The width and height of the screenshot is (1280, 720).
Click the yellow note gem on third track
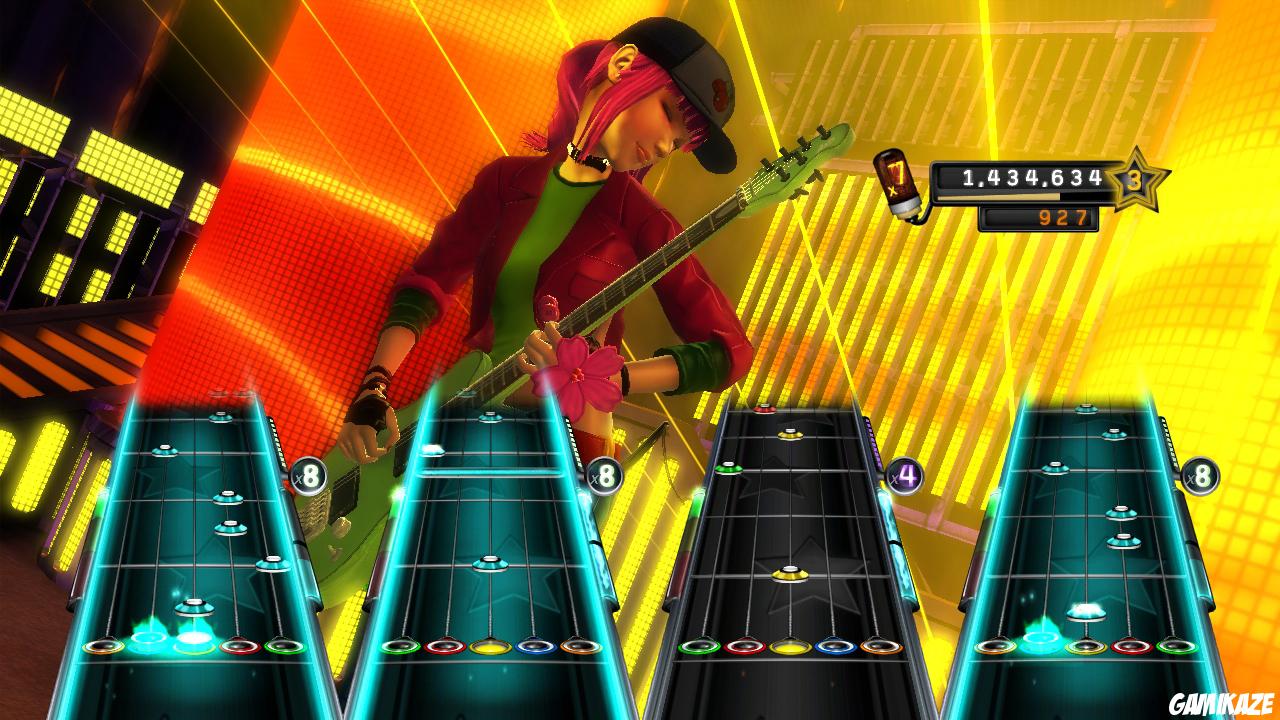[x=788, y=573]
